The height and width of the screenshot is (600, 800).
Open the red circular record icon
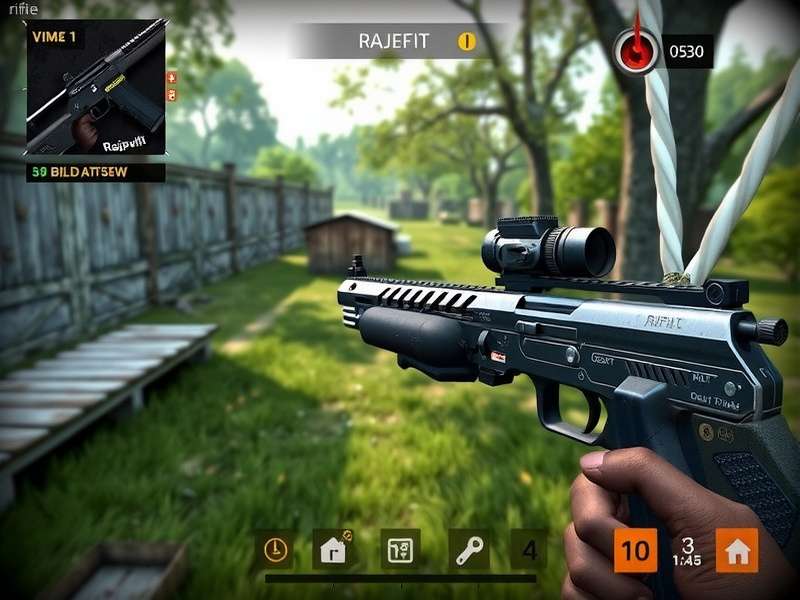click(637, 50)
